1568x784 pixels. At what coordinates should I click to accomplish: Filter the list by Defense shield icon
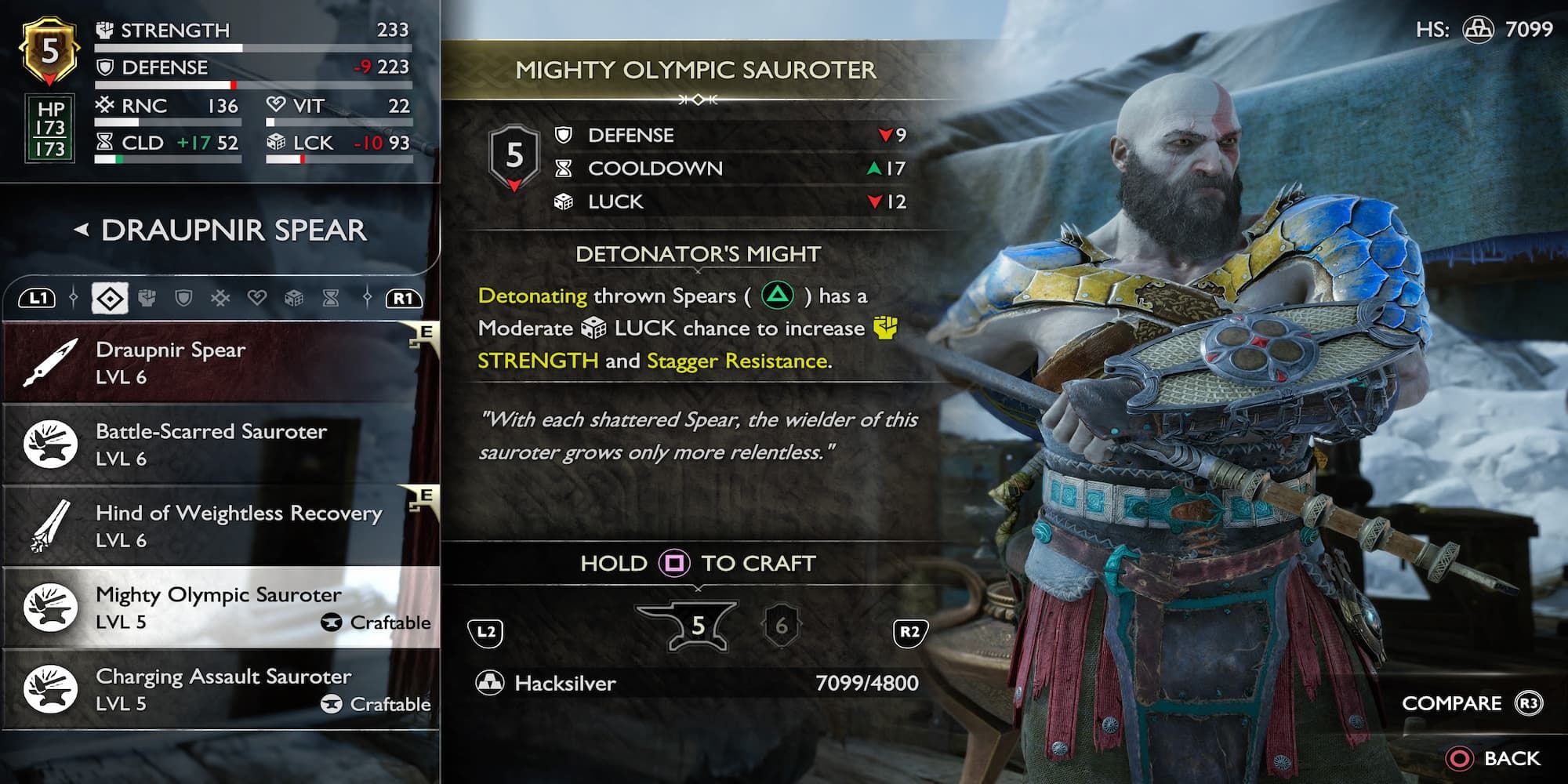[183, 298]
